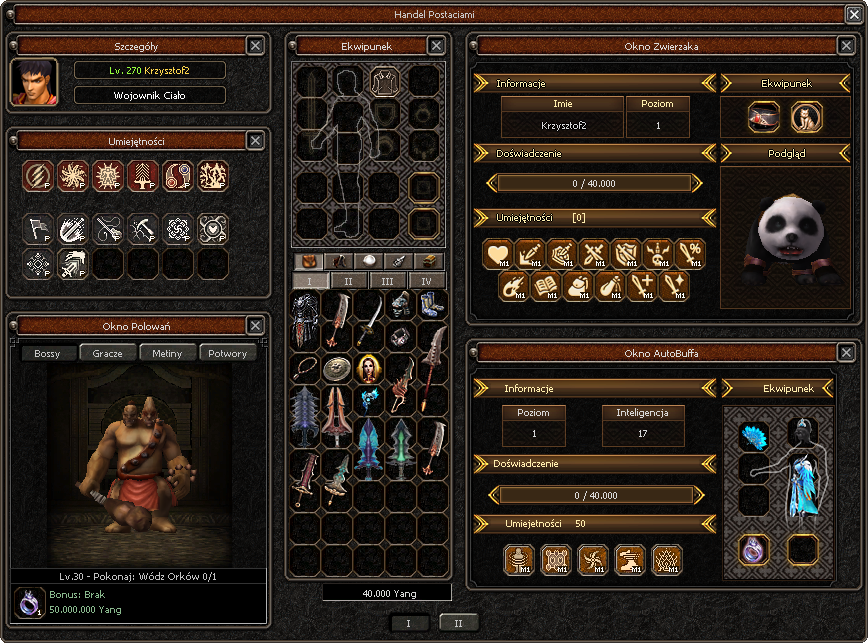Image resolution: width=868 pixels, height=643 pixels.
Task: Select the treasure chest inventory category
Action: click(427, 261)
